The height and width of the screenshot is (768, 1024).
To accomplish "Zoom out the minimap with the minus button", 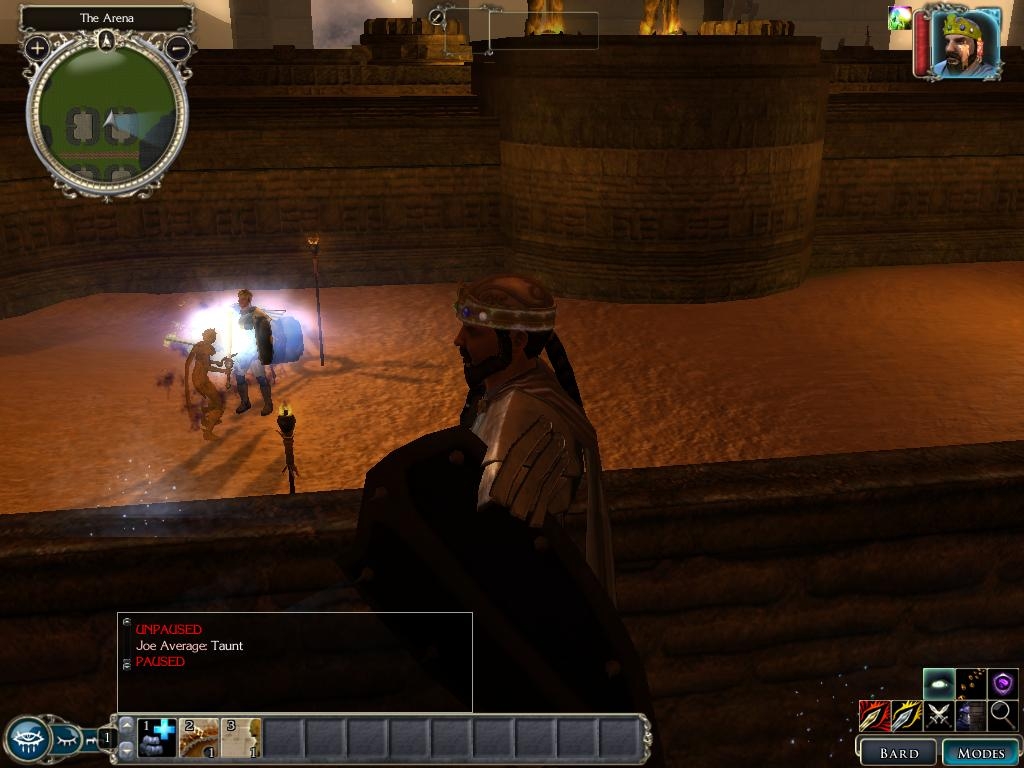I will click(x=178, y=47).
